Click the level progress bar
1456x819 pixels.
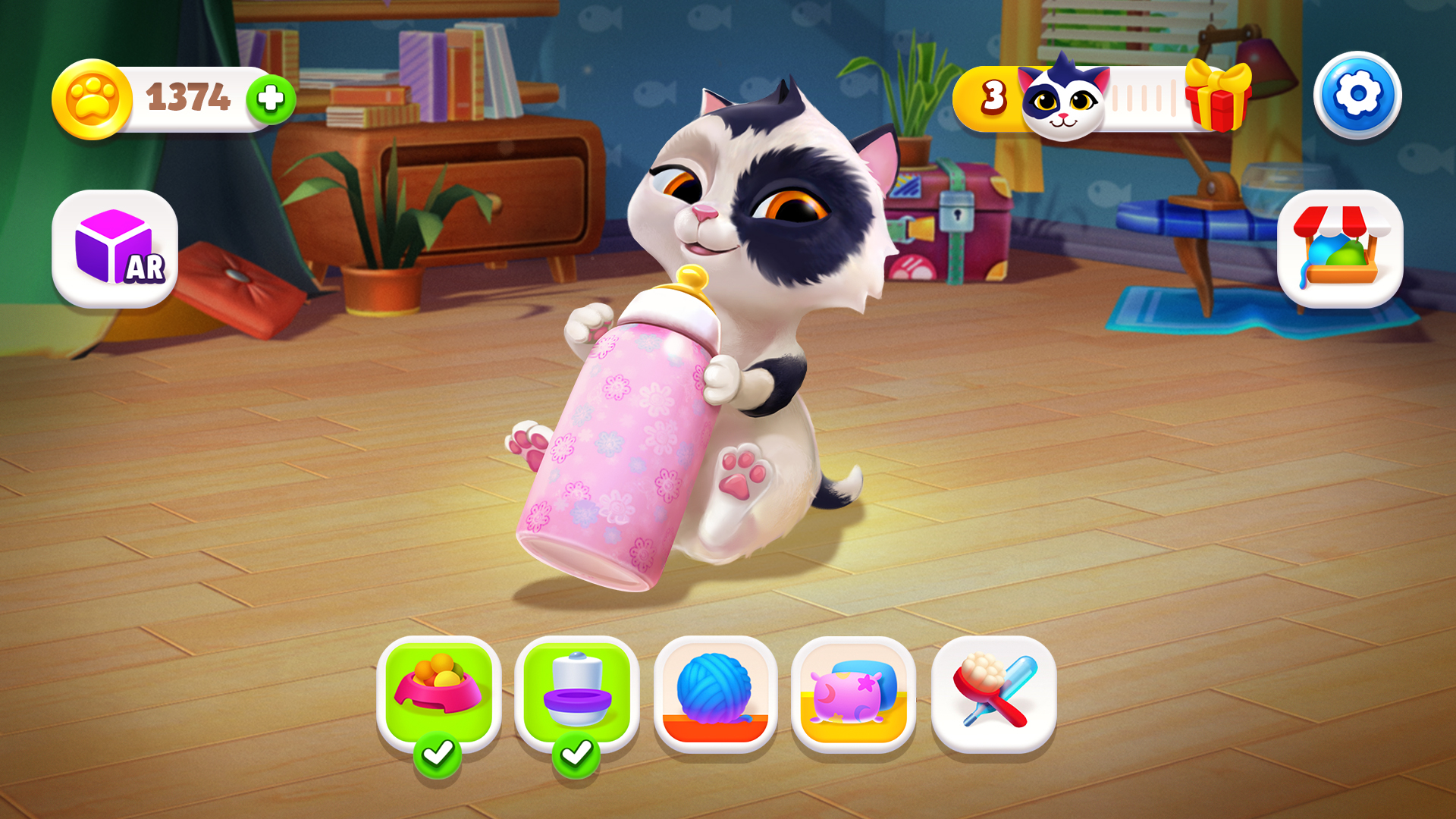point(1145,97)
